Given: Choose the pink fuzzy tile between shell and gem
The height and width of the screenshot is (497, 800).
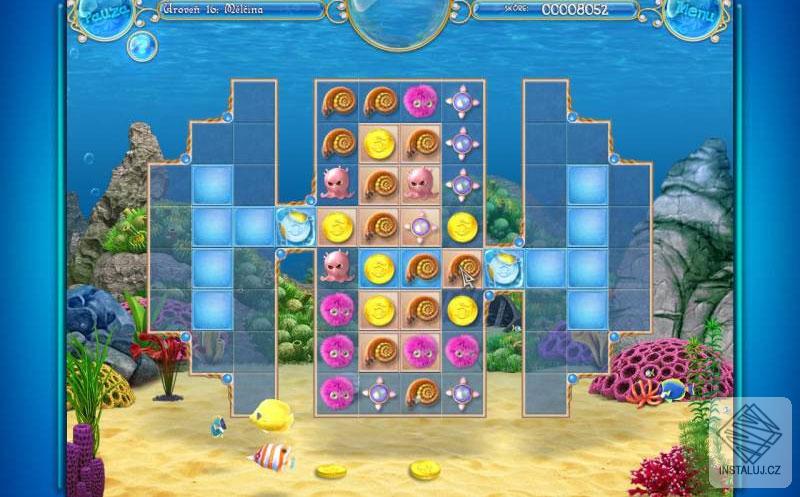Looking at the screenshot, I should point(420,100).
